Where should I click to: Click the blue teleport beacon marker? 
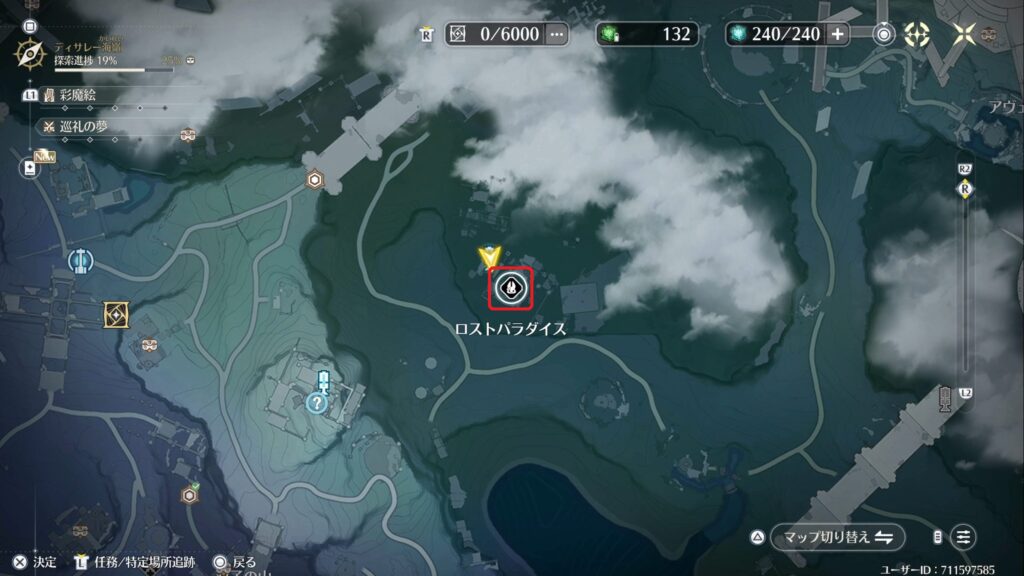pos(80,262)
